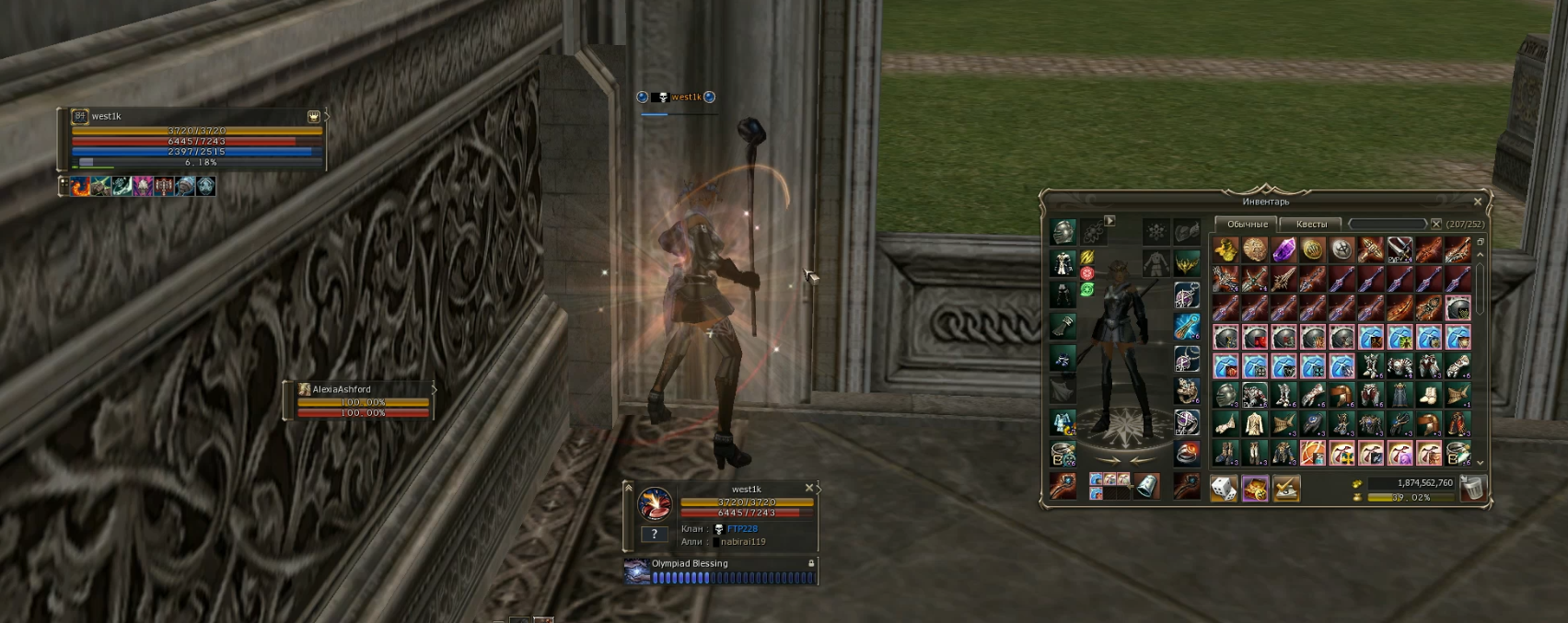Image resolution: width=1568 pixels, height=623 pixels.
Task: Open the Обычные items tab
Action: pyautogui.click(x=1247, y=224)
